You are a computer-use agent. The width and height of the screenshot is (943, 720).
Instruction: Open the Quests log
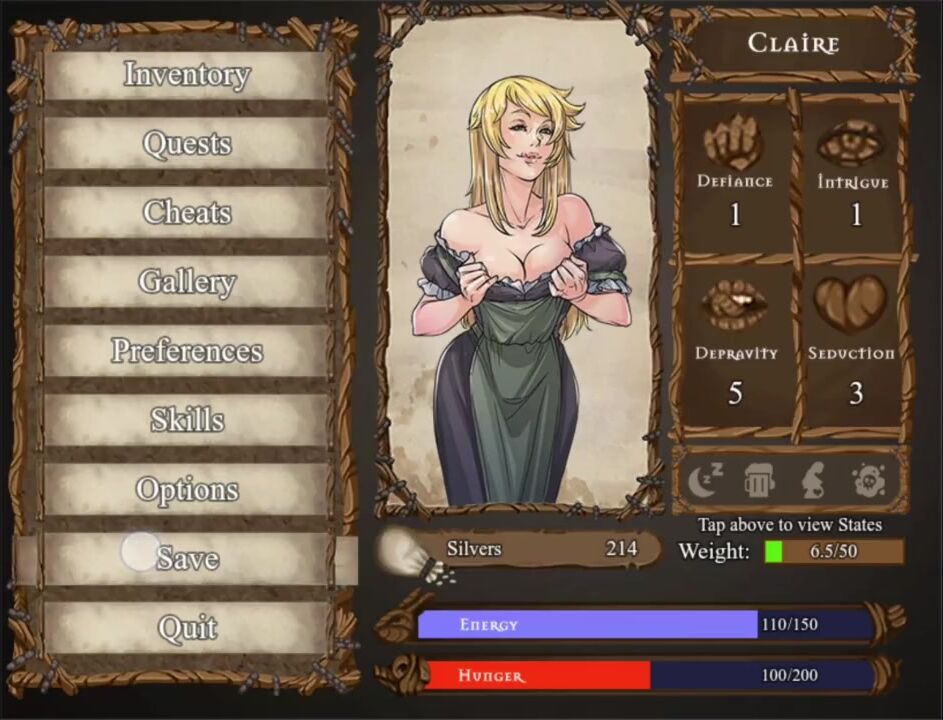[186, 144]
